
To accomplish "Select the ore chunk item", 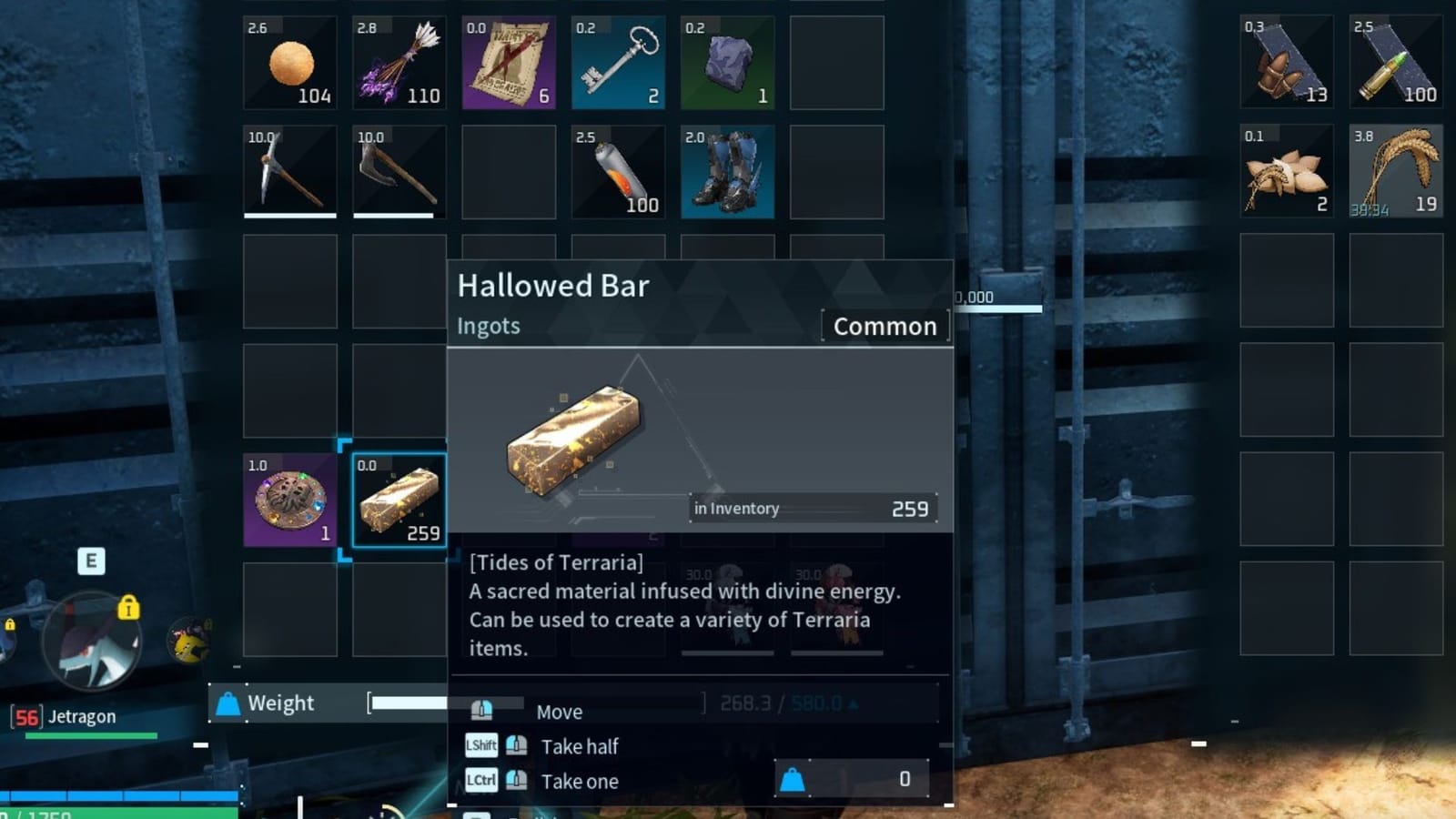I will (726, 62).
